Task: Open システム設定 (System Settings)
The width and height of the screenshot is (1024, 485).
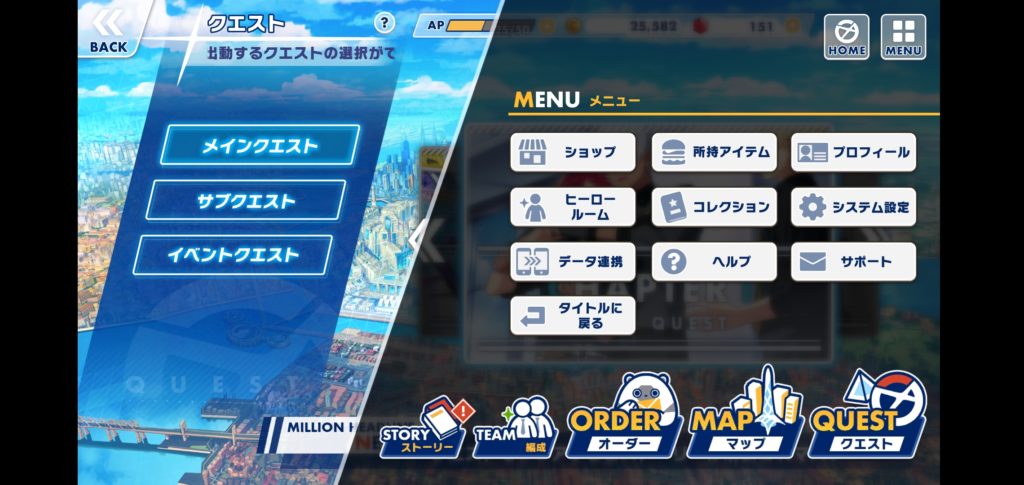Action: click(x=853, y=207)
